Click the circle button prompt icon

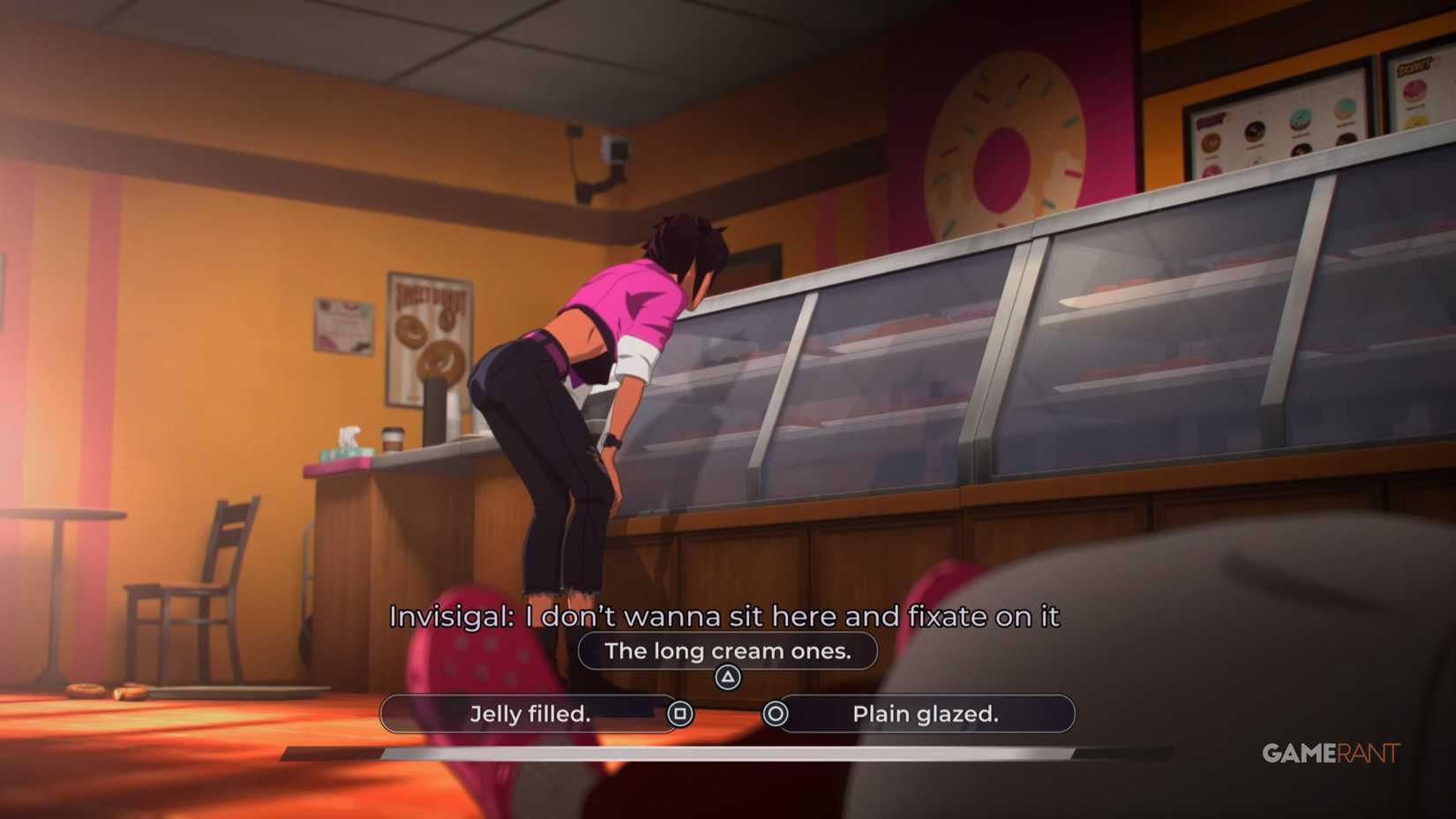(x=774, y=714)
